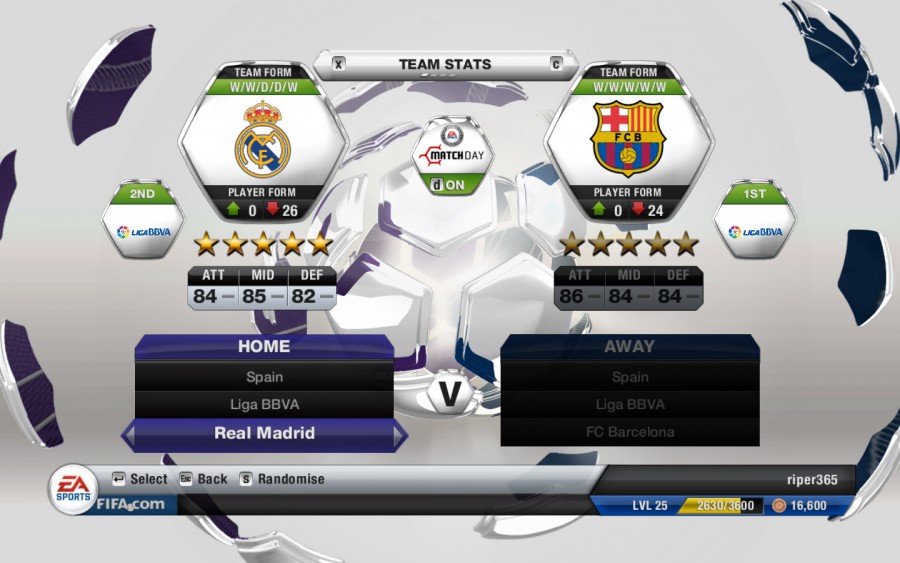Select the Home Spain country row
The height and width of the screenshot is (563, 900).
click(x=264, y=377)
